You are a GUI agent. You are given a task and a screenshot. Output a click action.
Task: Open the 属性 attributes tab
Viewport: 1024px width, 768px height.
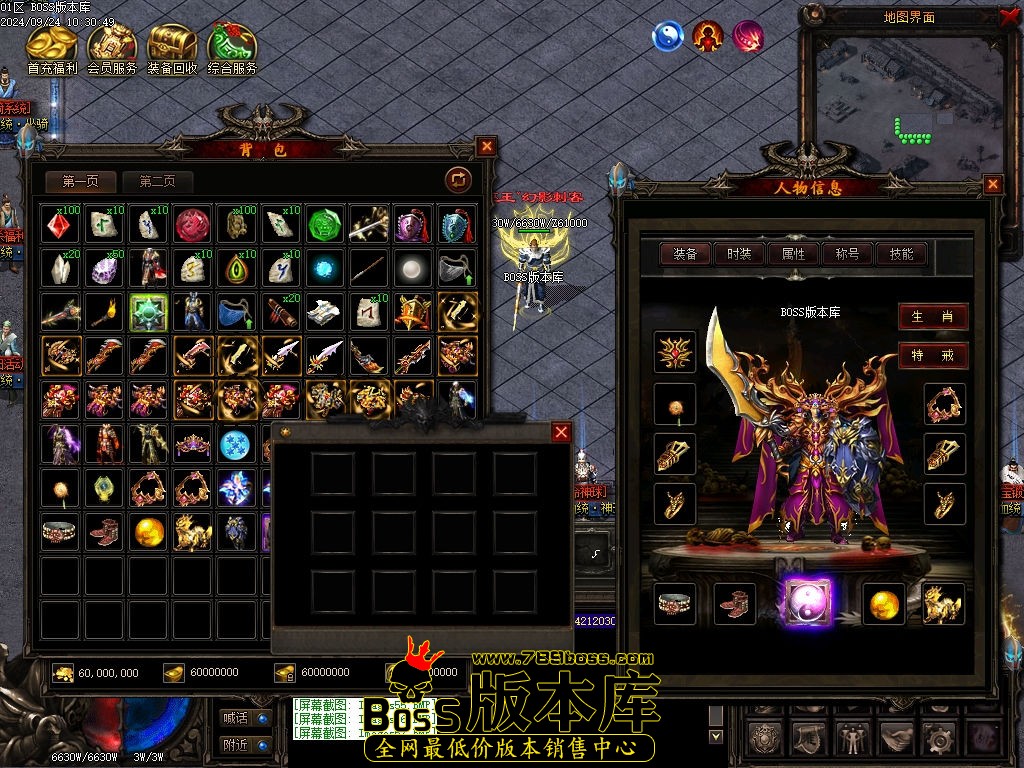(794, 254)
